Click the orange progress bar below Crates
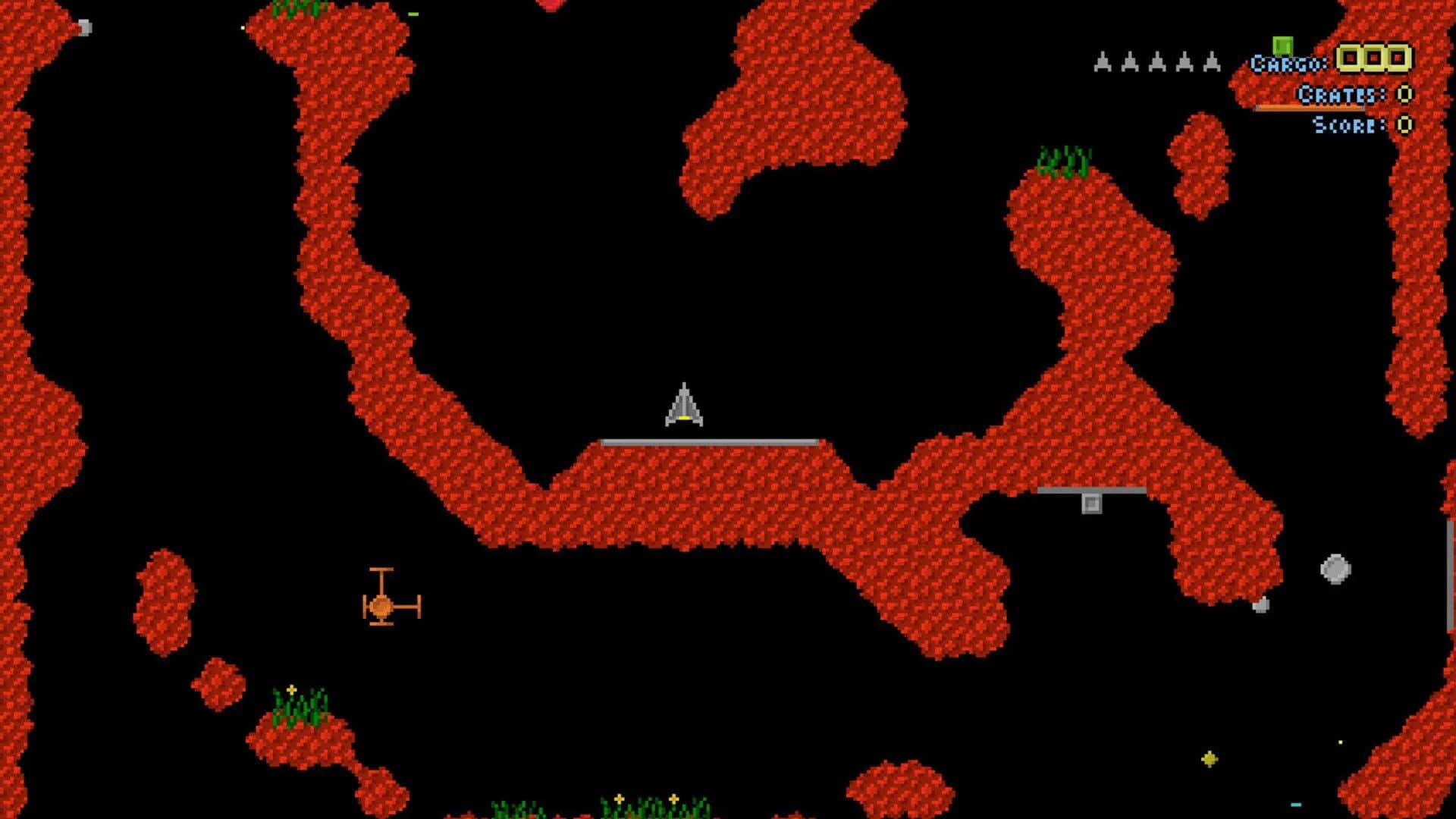1456x819 pixels. [1310, 107]
